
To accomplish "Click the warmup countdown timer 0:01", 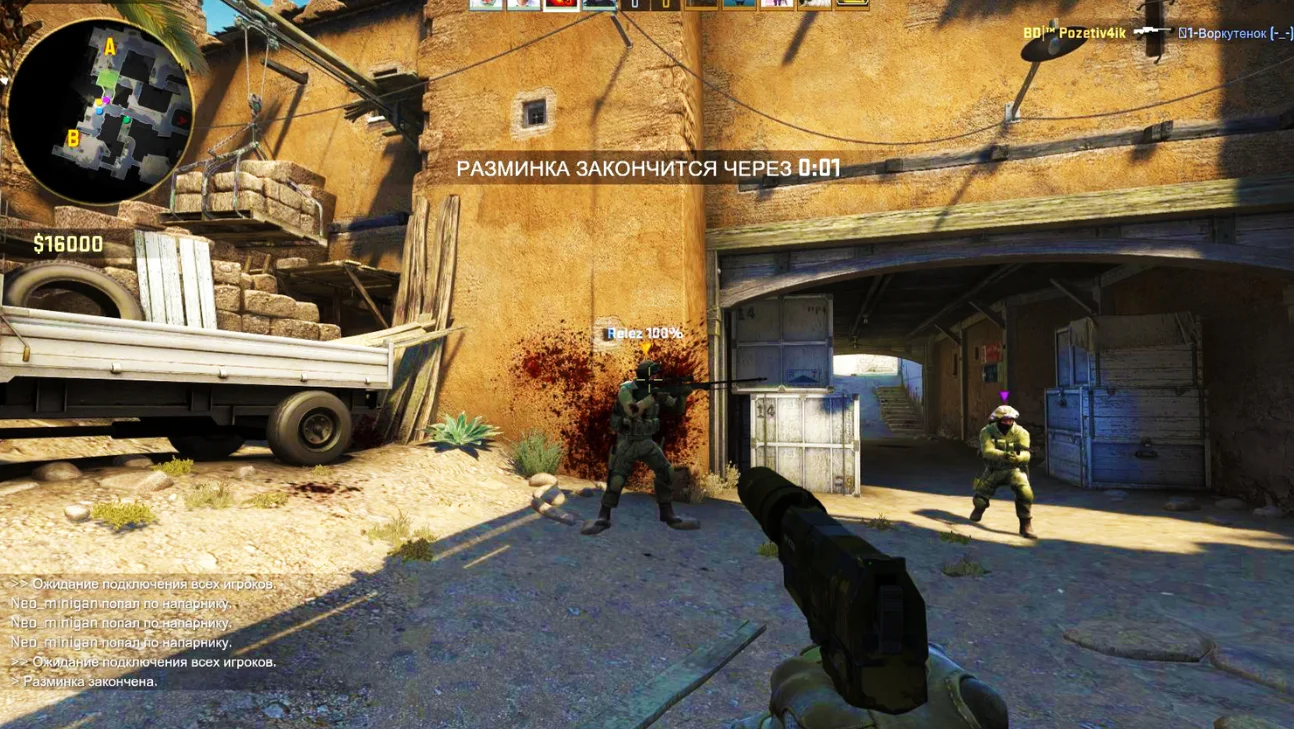I will pyautogui.click(x=822, y=169).
